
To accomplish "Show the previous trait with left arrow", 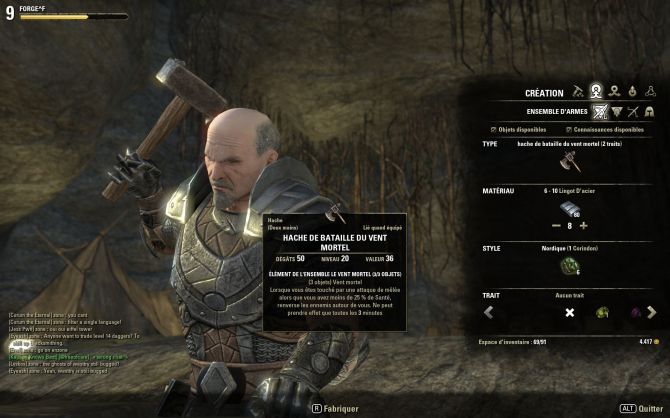I will [489, 313].
